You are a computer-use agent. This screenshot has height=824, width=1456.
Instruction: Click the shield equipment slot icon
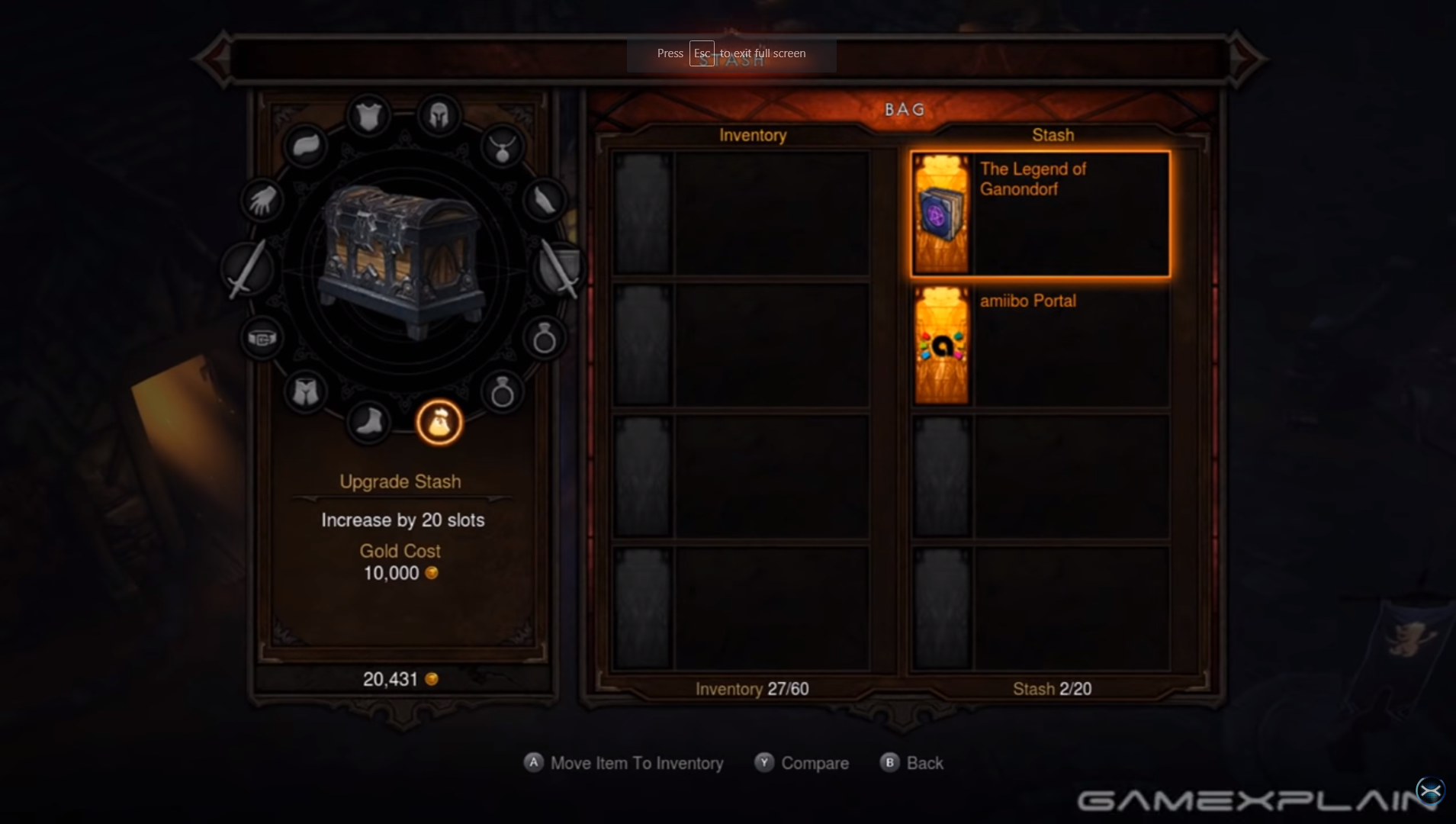click(x=560, y=269)
